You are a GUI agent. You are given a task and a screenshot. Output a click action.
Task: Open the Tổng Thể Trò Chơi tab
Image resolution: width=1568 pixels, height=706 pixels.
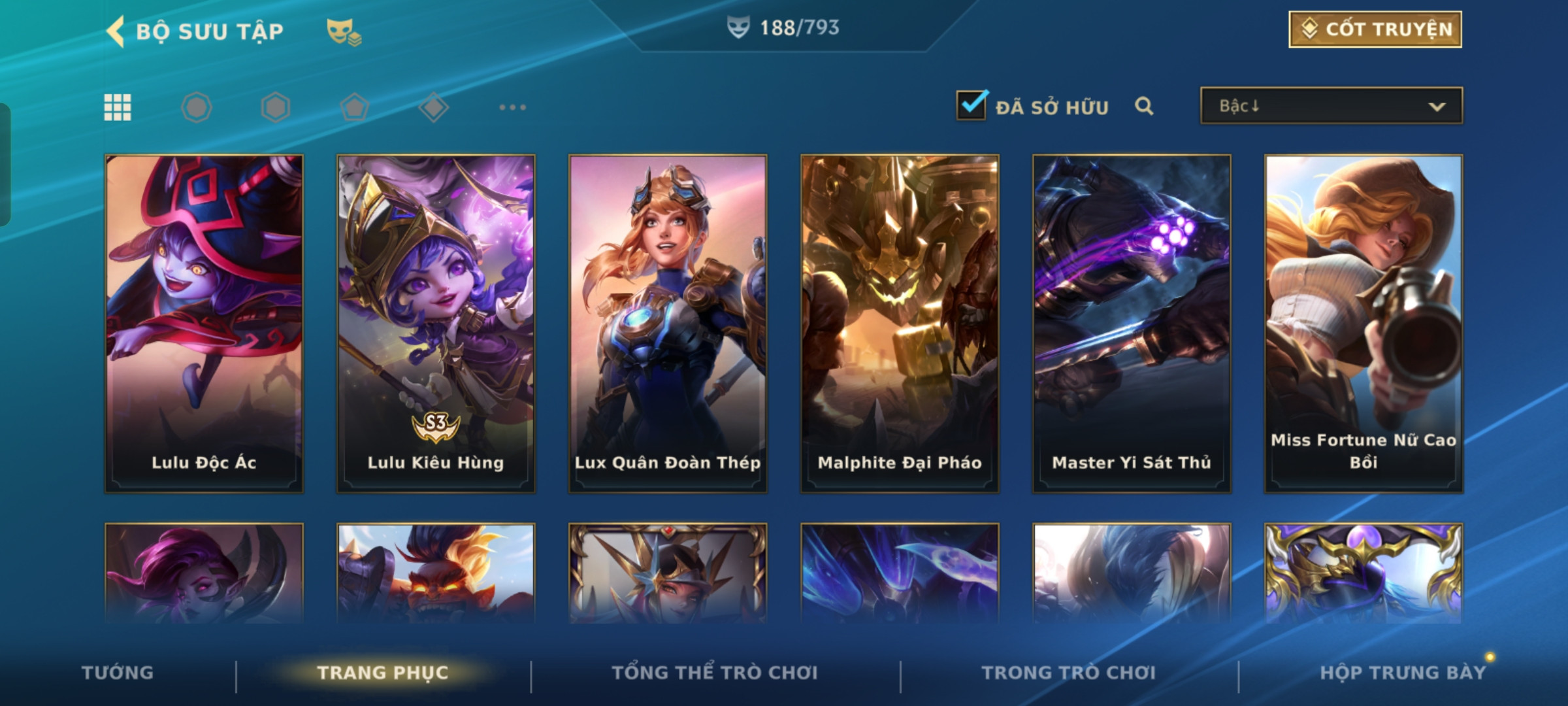click(715, 673)
